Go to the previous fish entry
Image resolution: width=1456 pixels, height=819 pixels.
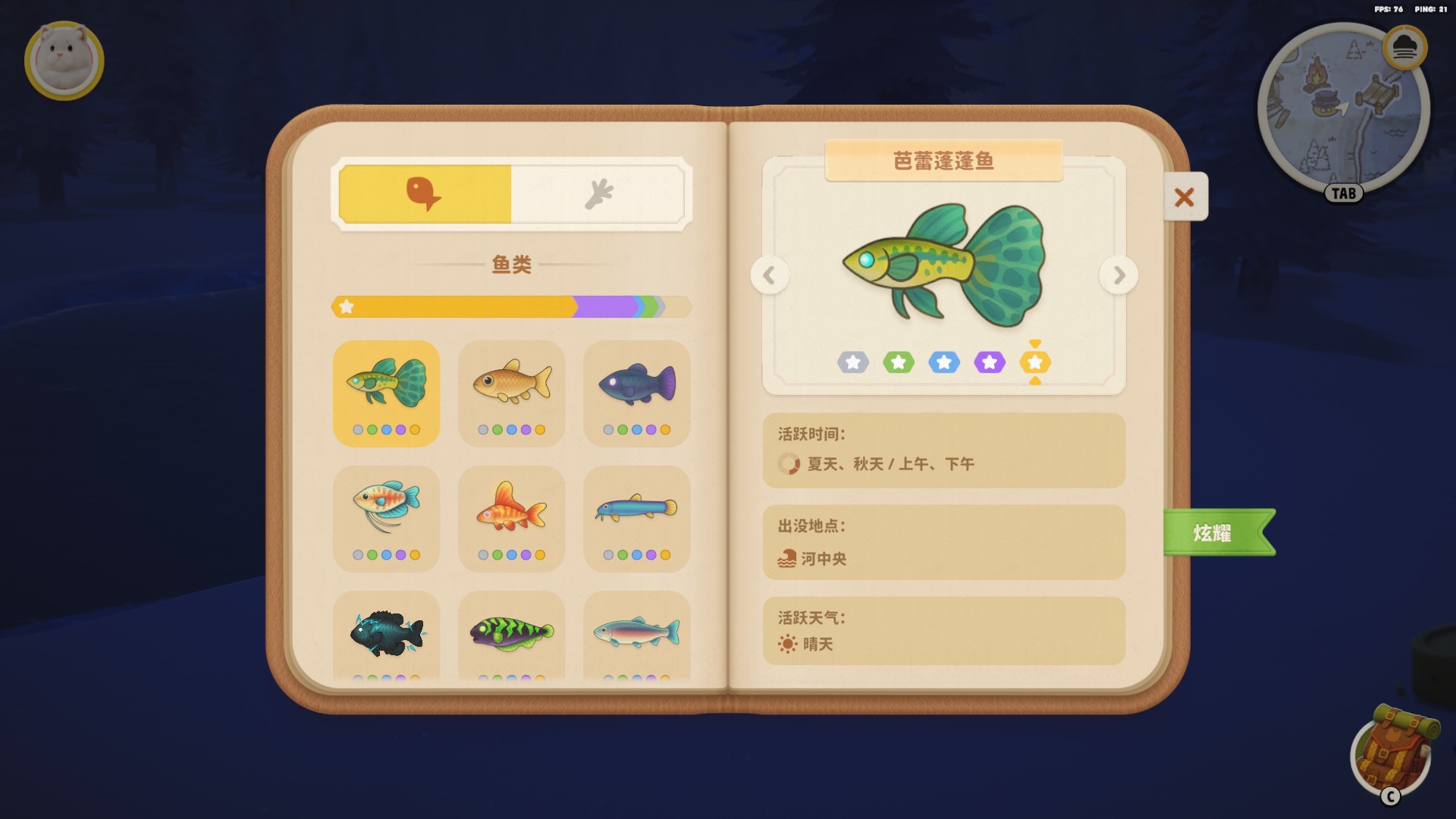tap(770, 275)
